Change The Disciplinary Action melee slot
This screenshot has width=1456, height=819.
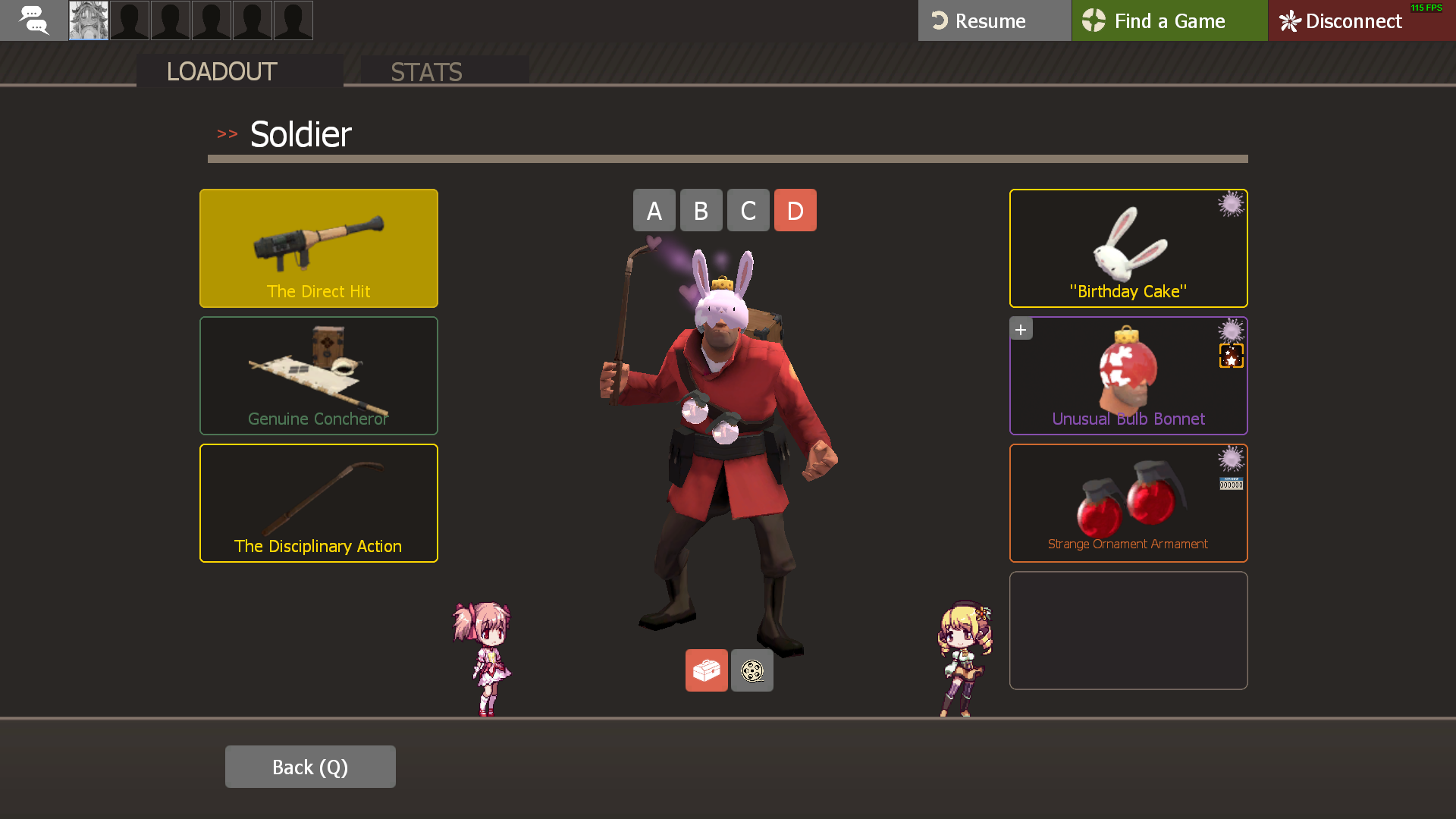[x=318, y=503]
